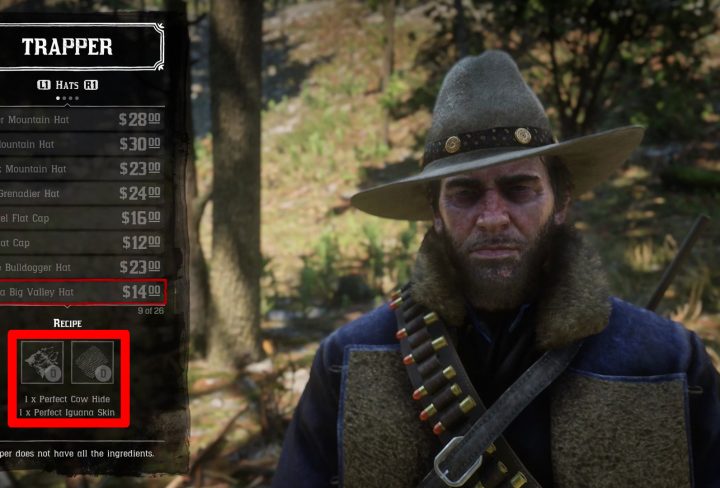Select the $28.00 Mountain Hat entry
This screenshot has width=720, height=488.
point(82,119)
